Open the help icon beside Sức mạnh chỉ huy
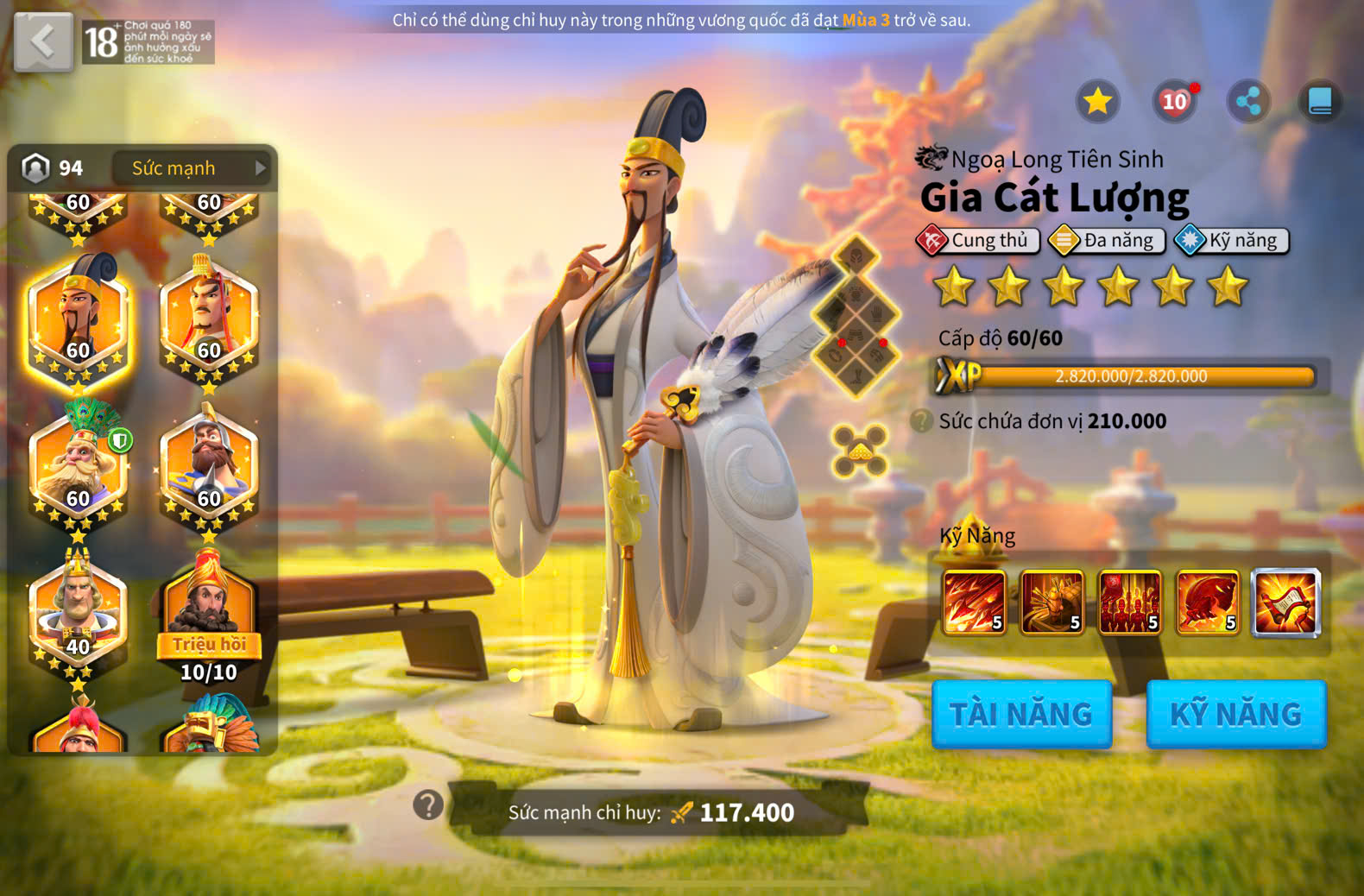The height and width of the screenshot is (896, 1364). pyautogui.click(x=428, y=805)
